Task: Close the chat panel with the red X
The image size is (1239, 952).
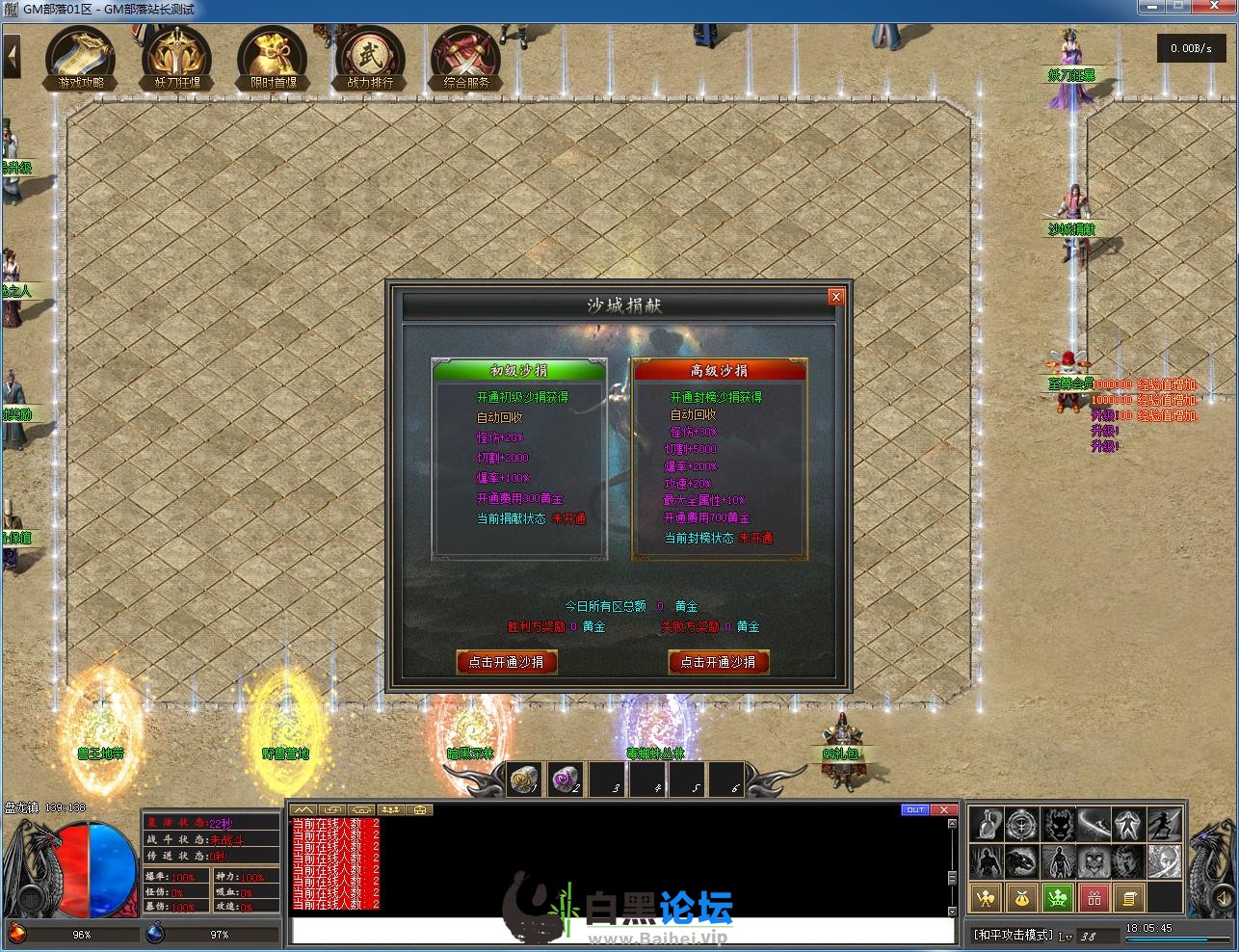Action: pos(944,809)
